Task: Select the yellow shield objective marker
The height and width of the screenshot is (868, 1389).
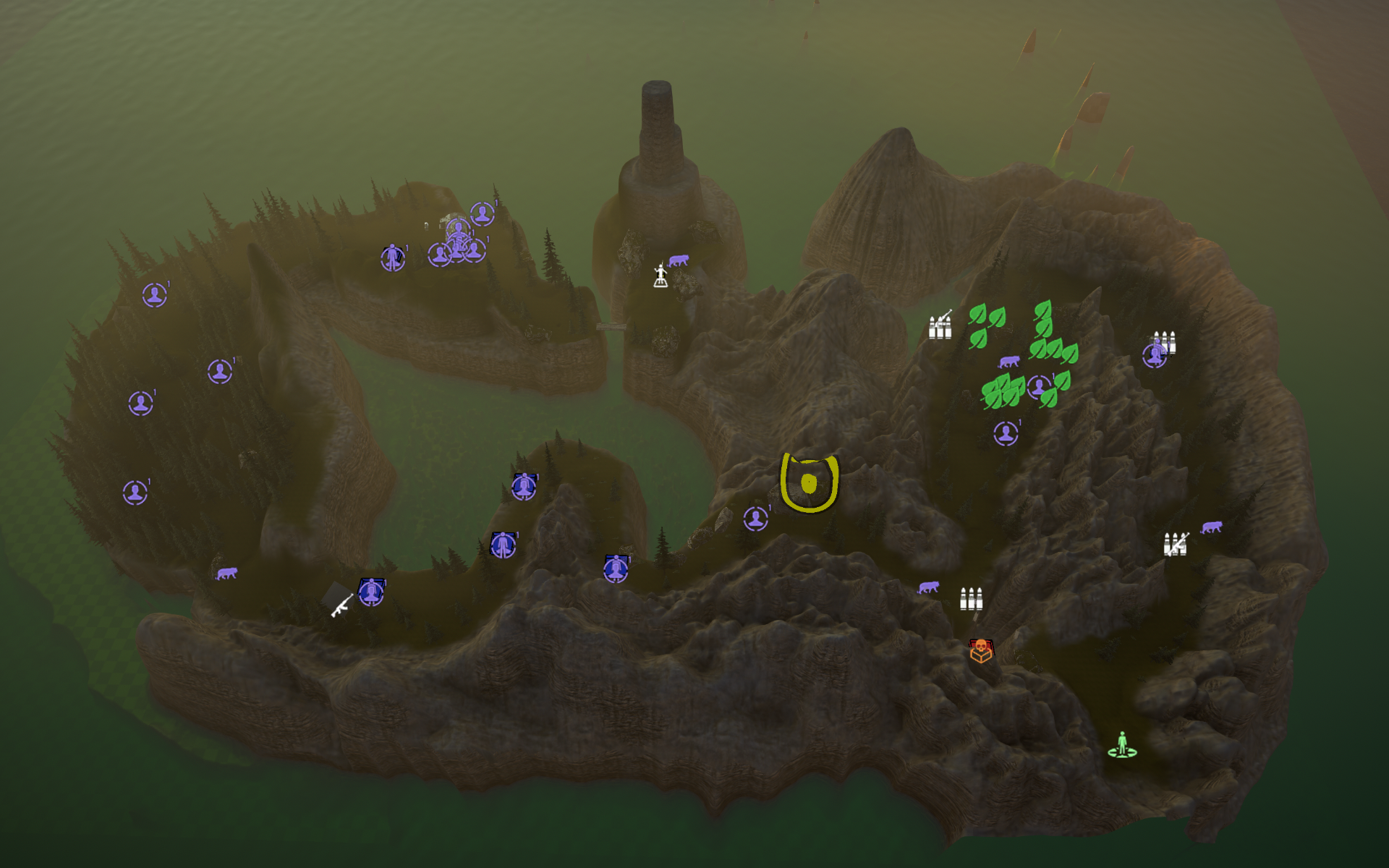Action: [809, 482]
